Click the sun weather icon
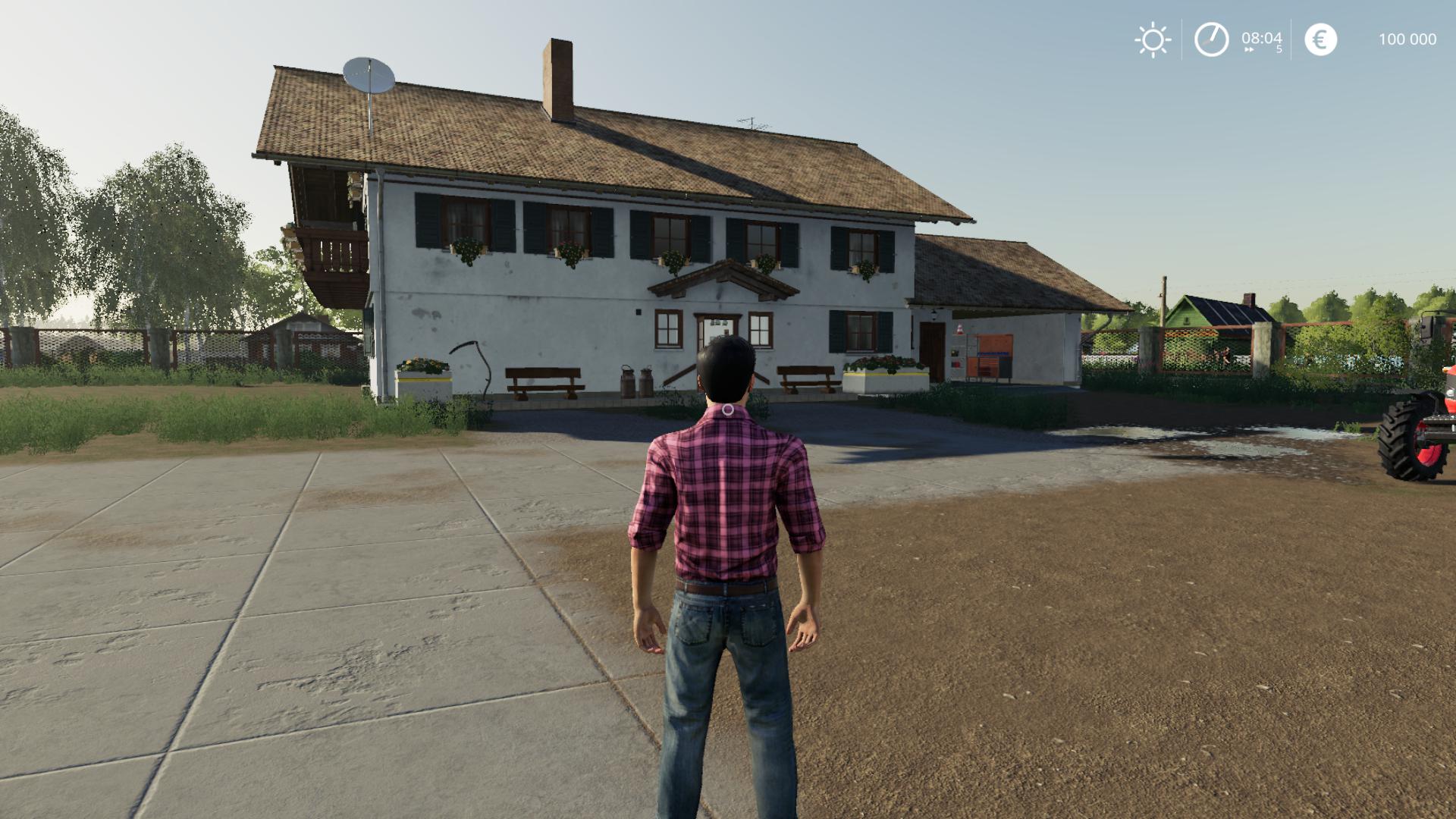 [1153, 39]
